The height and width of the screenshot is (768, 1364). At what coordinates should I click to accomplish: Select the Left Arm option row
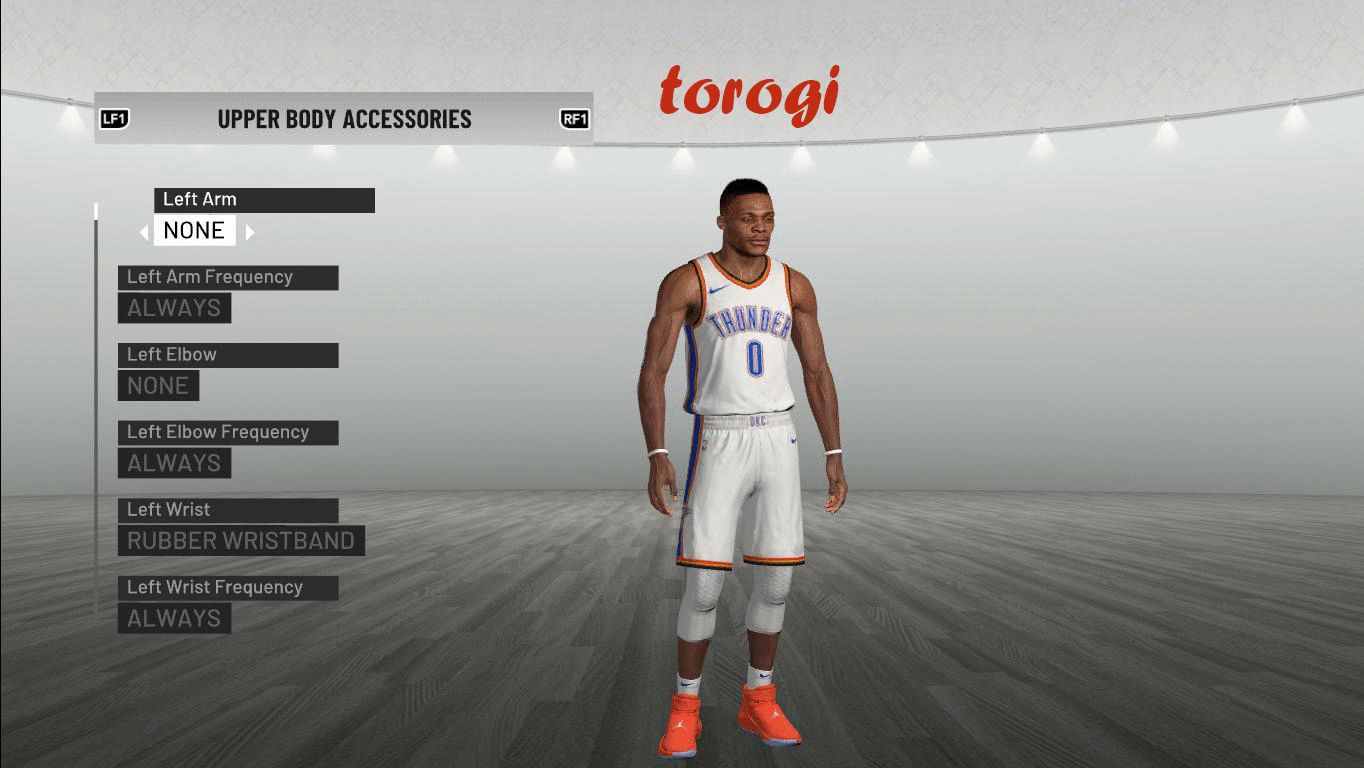click(264, 200)
